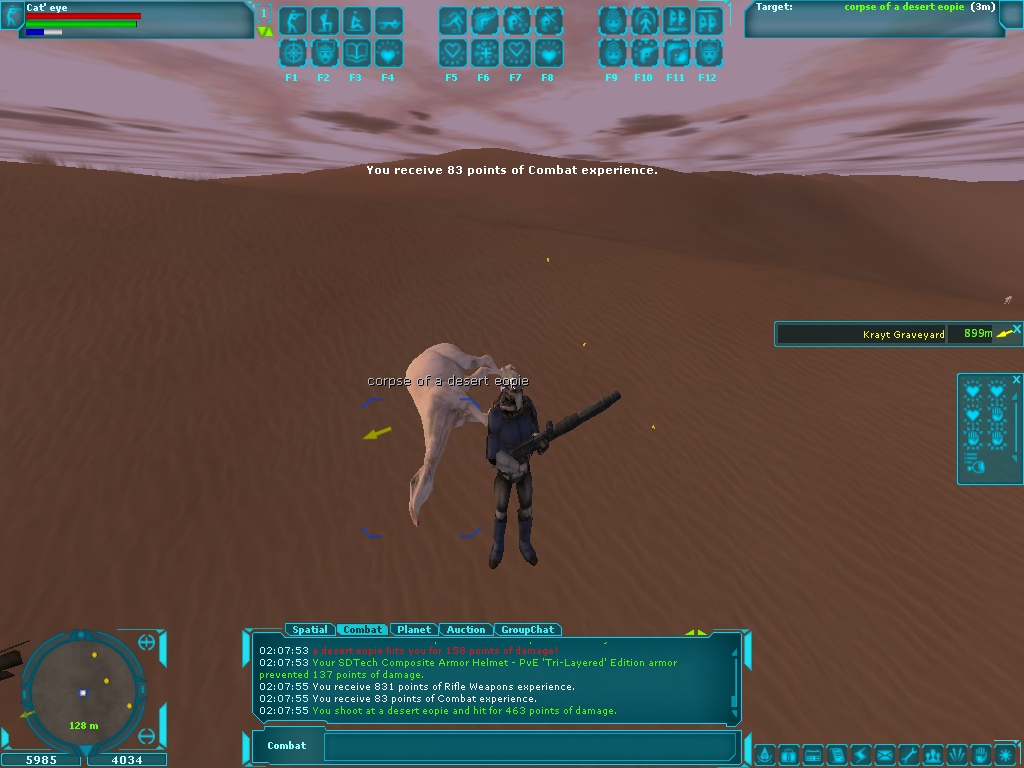Activate the running figure ability on F5

coord(453,21)
